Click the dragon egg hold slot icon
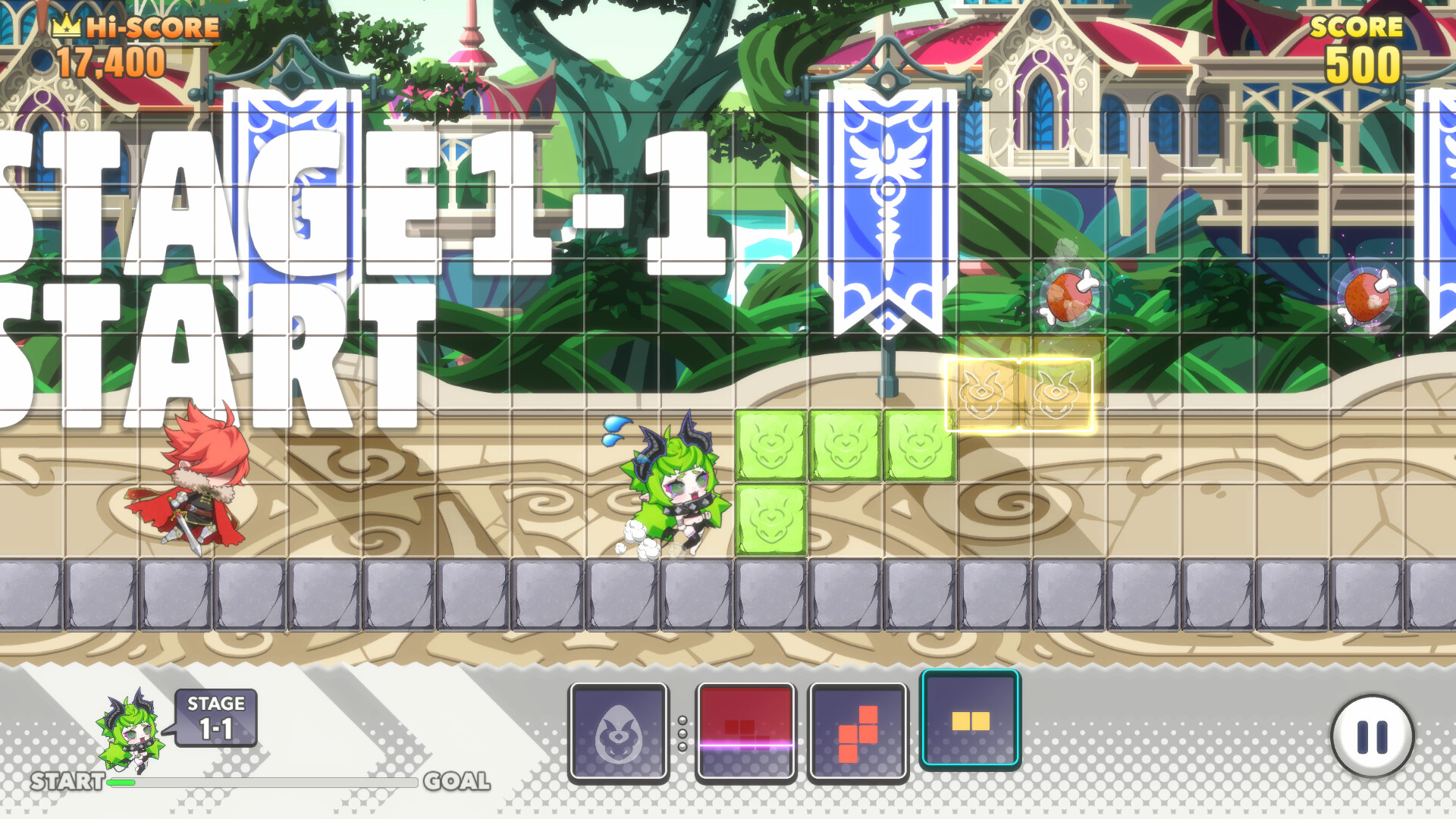The height and width of the screenshot is (819, 1456). (x=620, y=733)
